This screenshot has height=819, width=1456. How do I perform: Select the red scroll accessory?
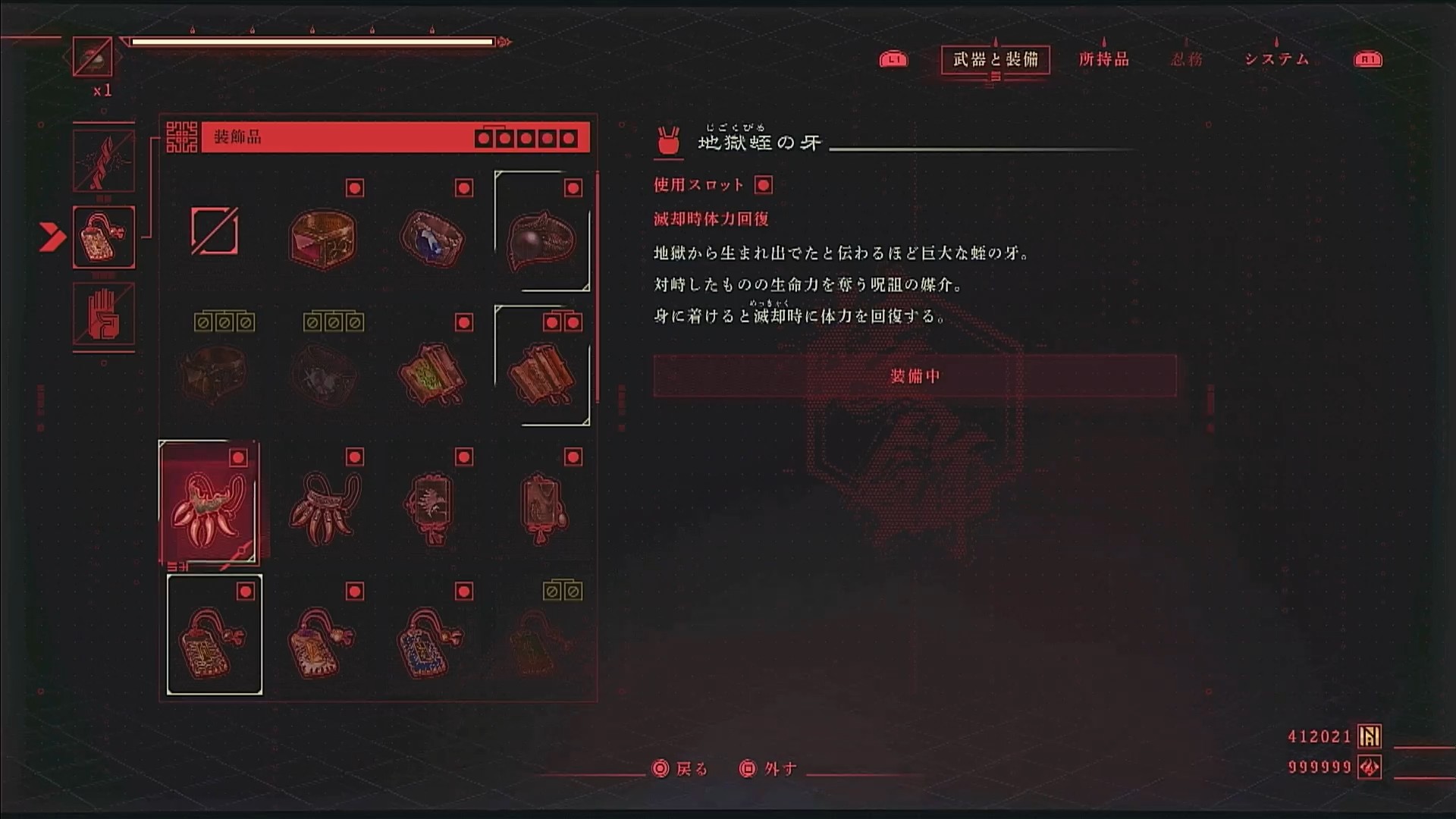541,373
